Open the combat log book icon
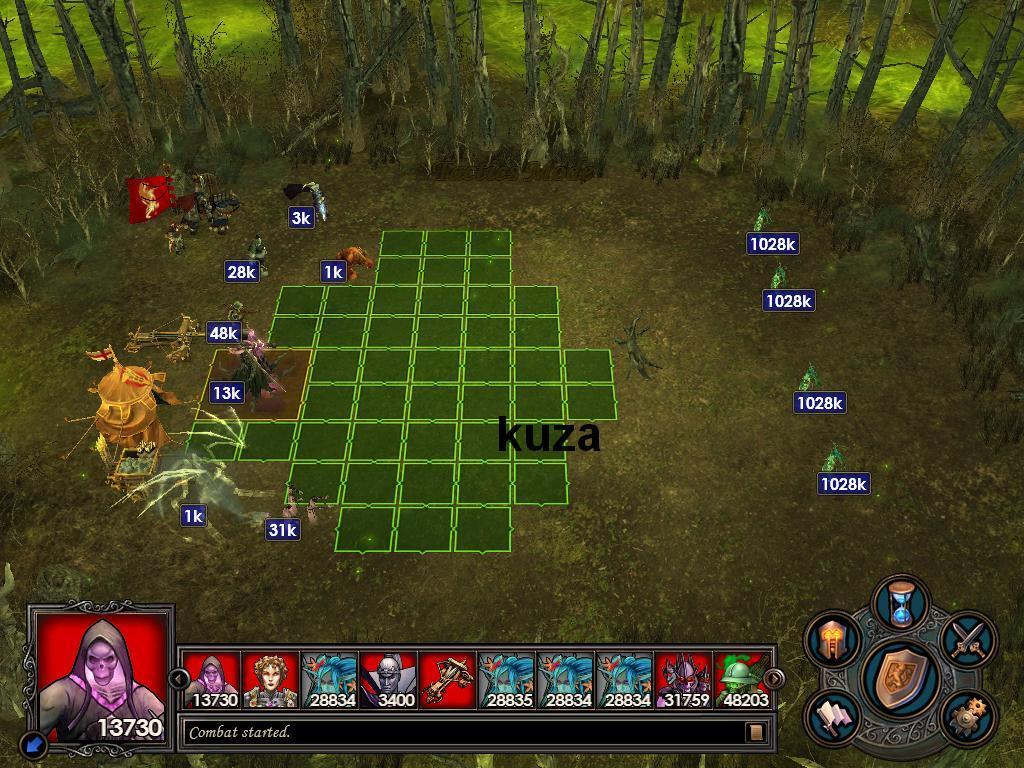Image resolution: width=1024 pixels, height=768 pixels. [756, 732]
